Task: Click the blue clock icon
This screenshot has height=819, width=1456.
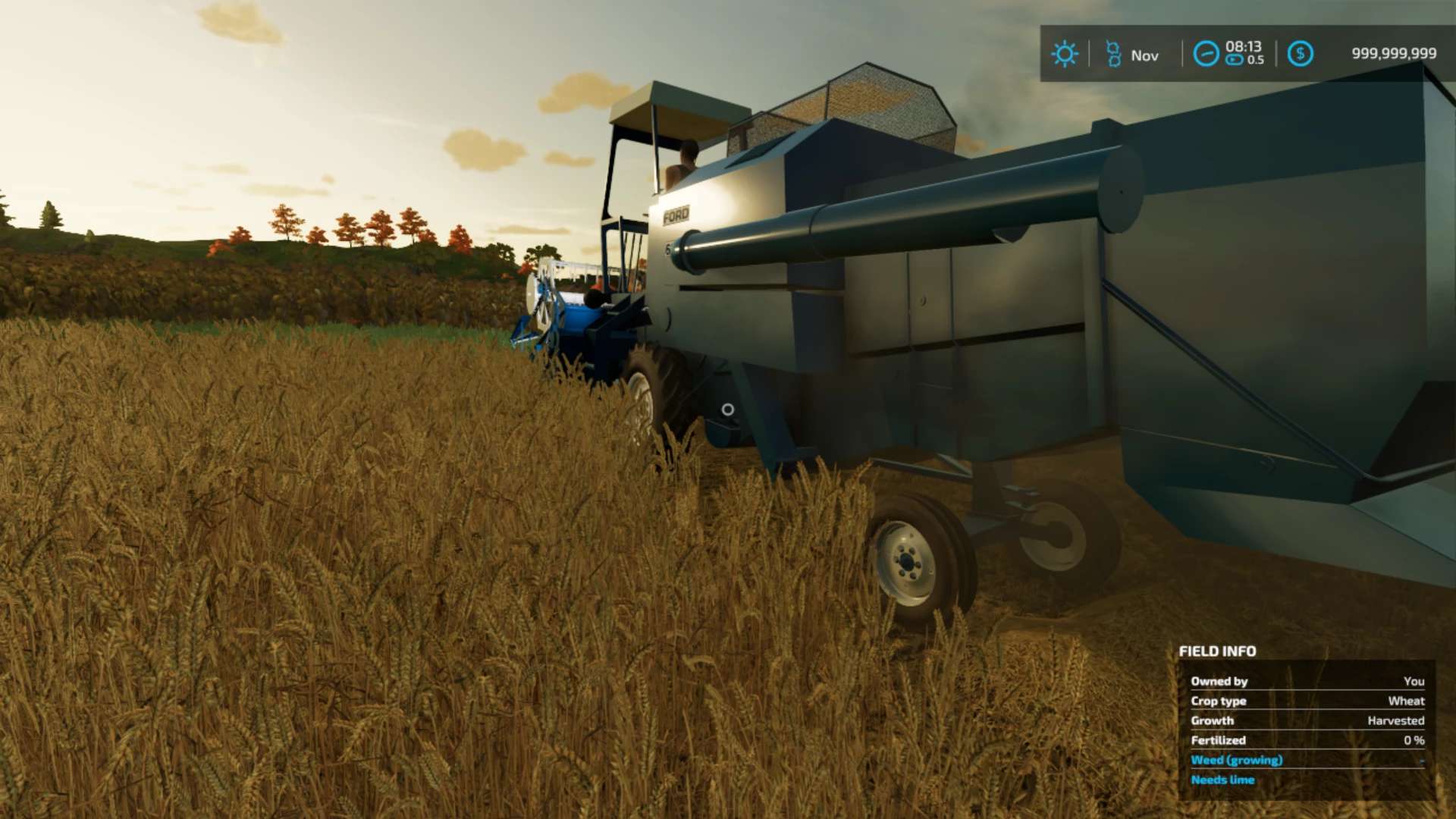Action: pyautogui.click(x=1206, y=54)
